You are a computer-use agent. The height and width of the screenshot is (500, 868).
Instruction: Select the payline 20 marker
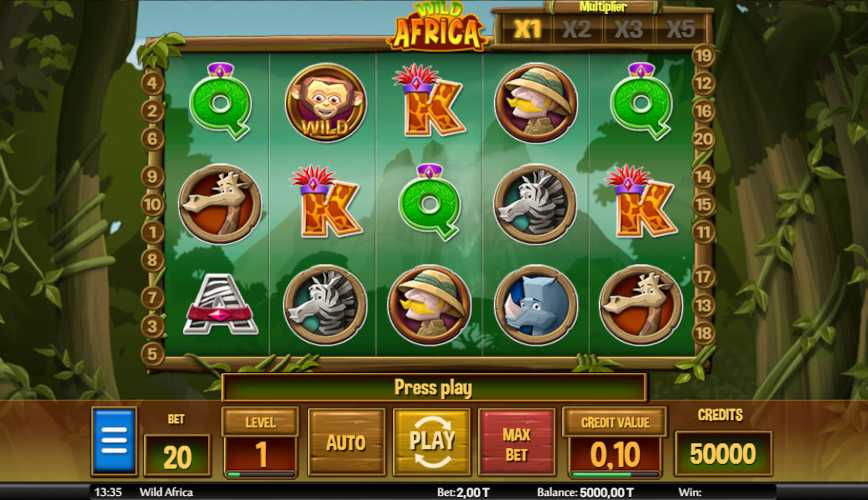click(x=704, y=139)
